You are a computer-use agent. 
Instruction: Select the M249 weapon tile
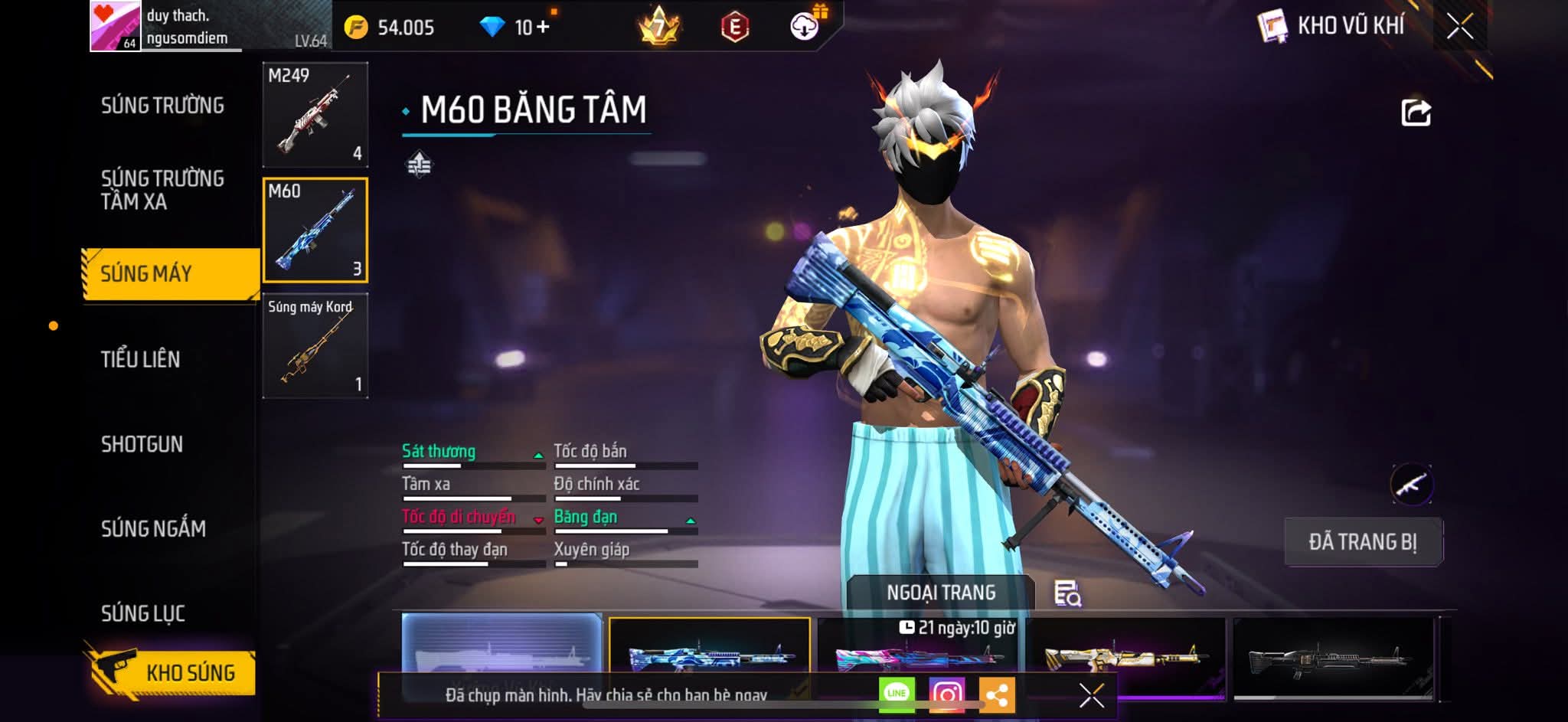315,115
